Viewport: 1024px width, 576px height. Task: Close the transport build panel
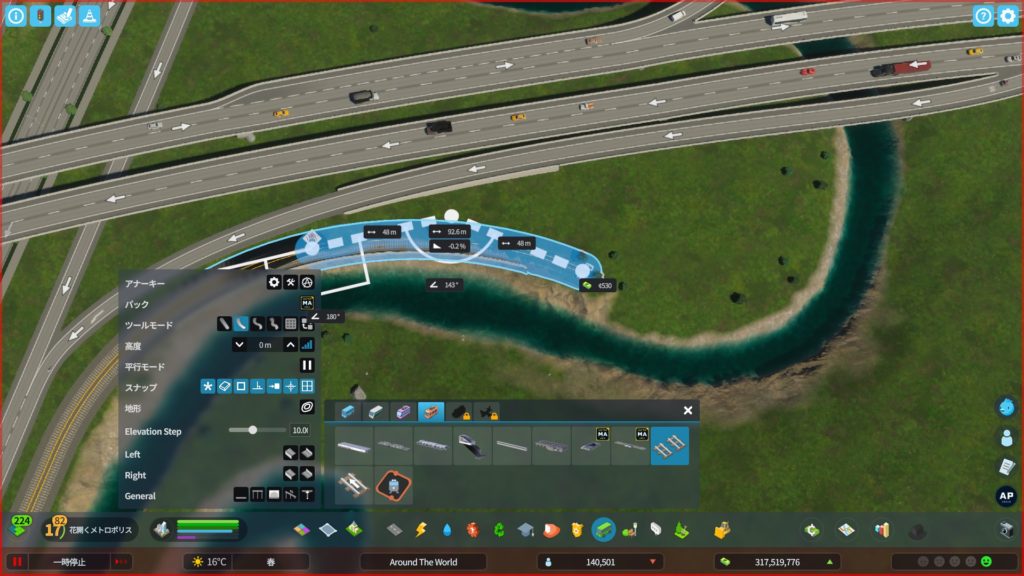click(688, 410)
